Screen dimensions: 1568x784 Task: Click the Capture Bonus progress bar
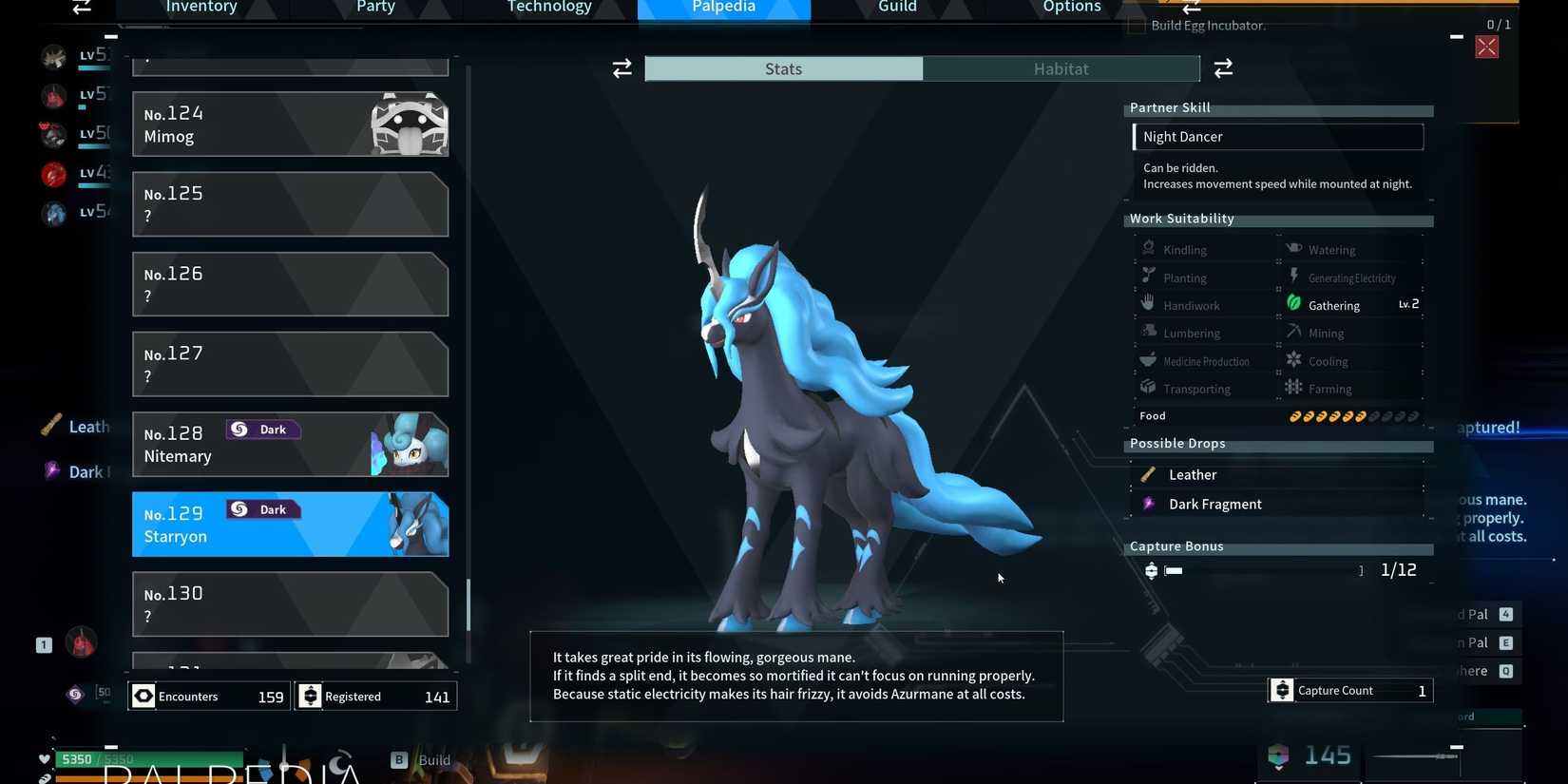1174,570
